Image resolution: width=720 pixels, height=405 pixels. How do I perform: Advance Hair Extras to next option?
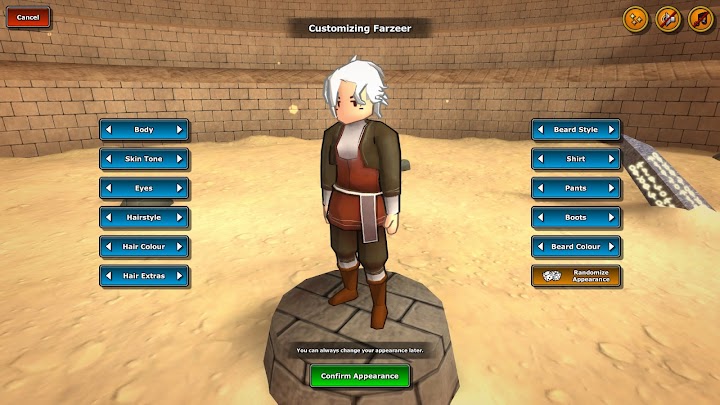179,275
